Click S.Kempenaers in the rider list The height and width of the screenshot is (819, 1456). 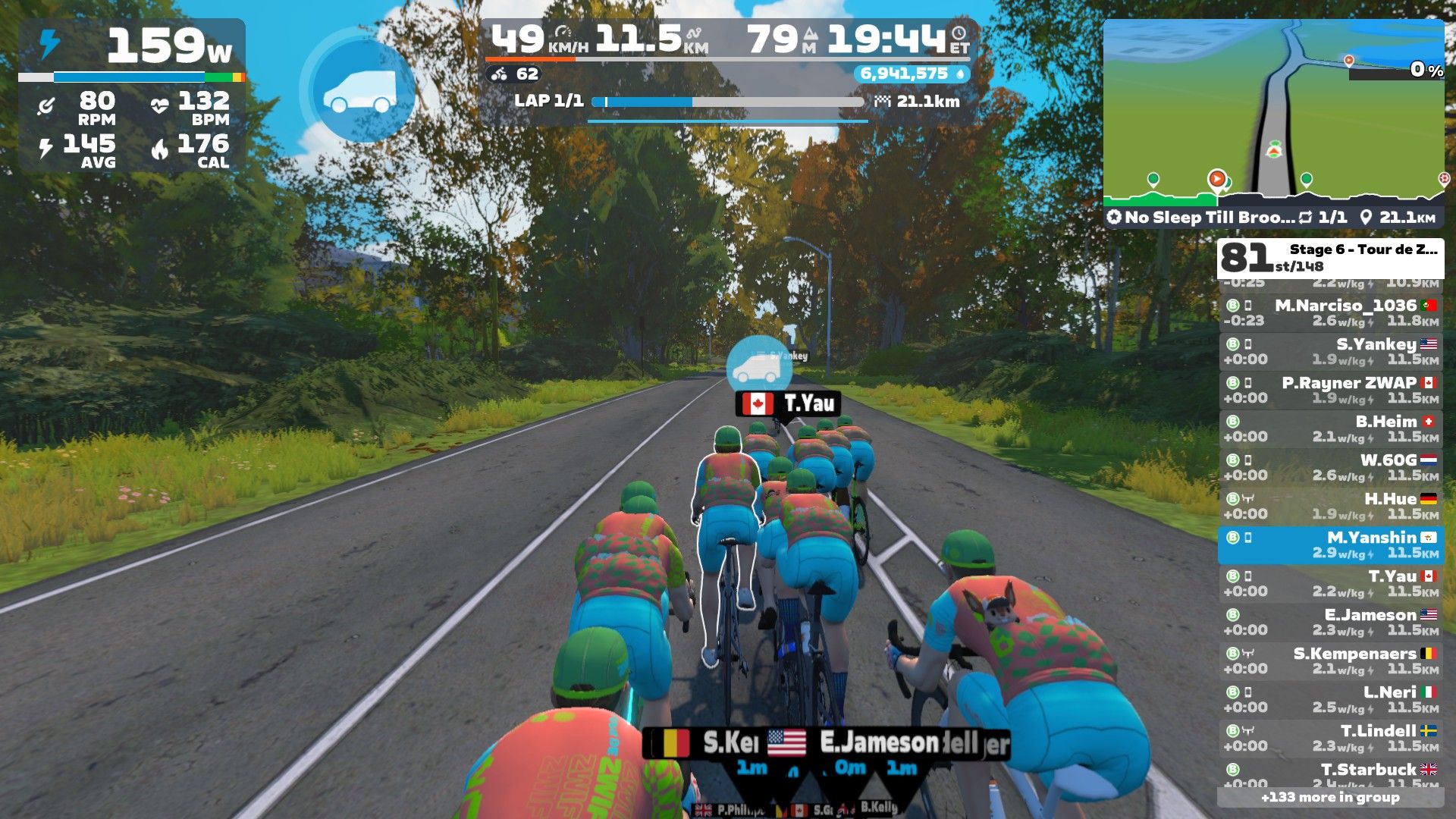point(1331,661)
